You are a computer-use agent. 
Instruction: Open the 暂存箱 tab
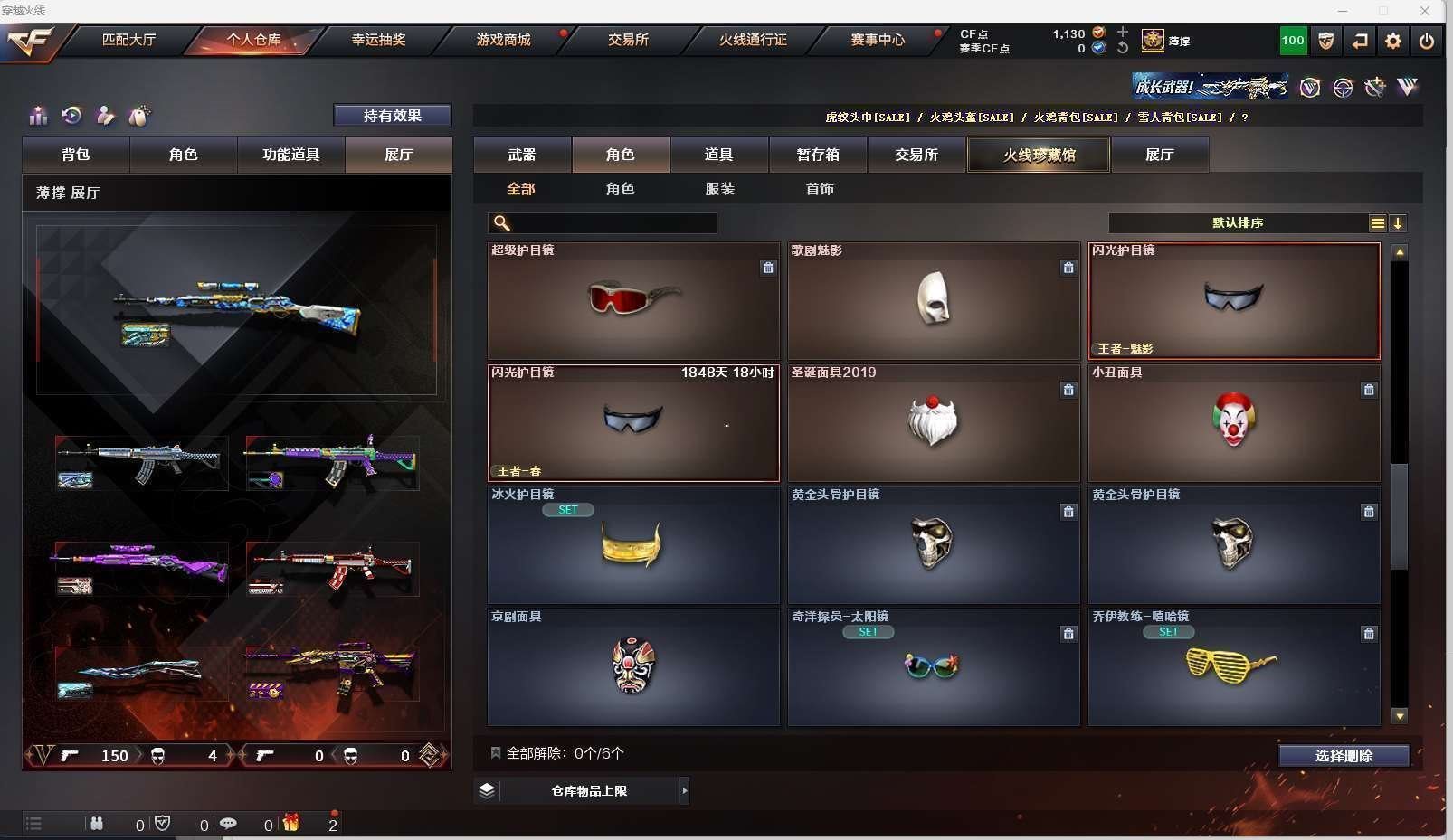[x=818, y=155]
